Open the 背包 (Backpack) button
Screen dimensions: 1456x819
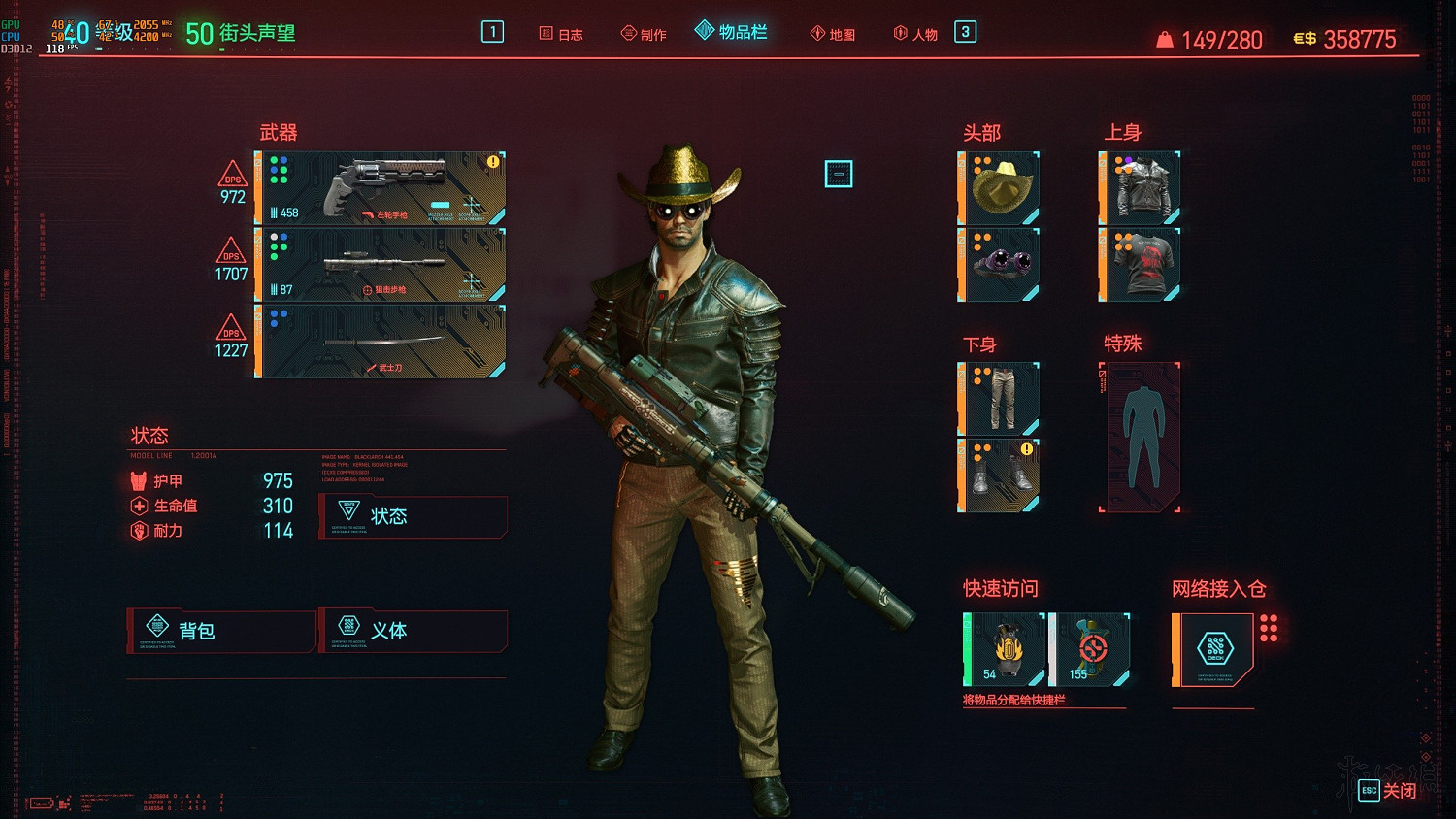(221, 631)
